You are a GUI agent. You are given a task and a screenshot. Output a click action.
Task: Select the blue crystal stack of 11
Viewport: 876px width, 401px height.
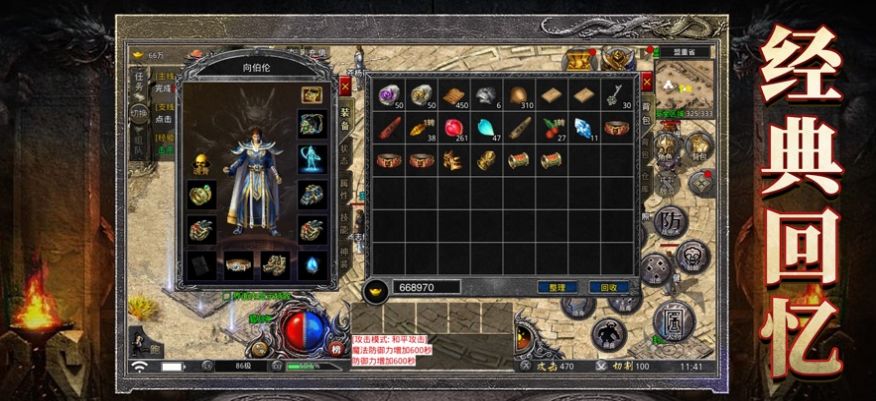coord(583,127)
